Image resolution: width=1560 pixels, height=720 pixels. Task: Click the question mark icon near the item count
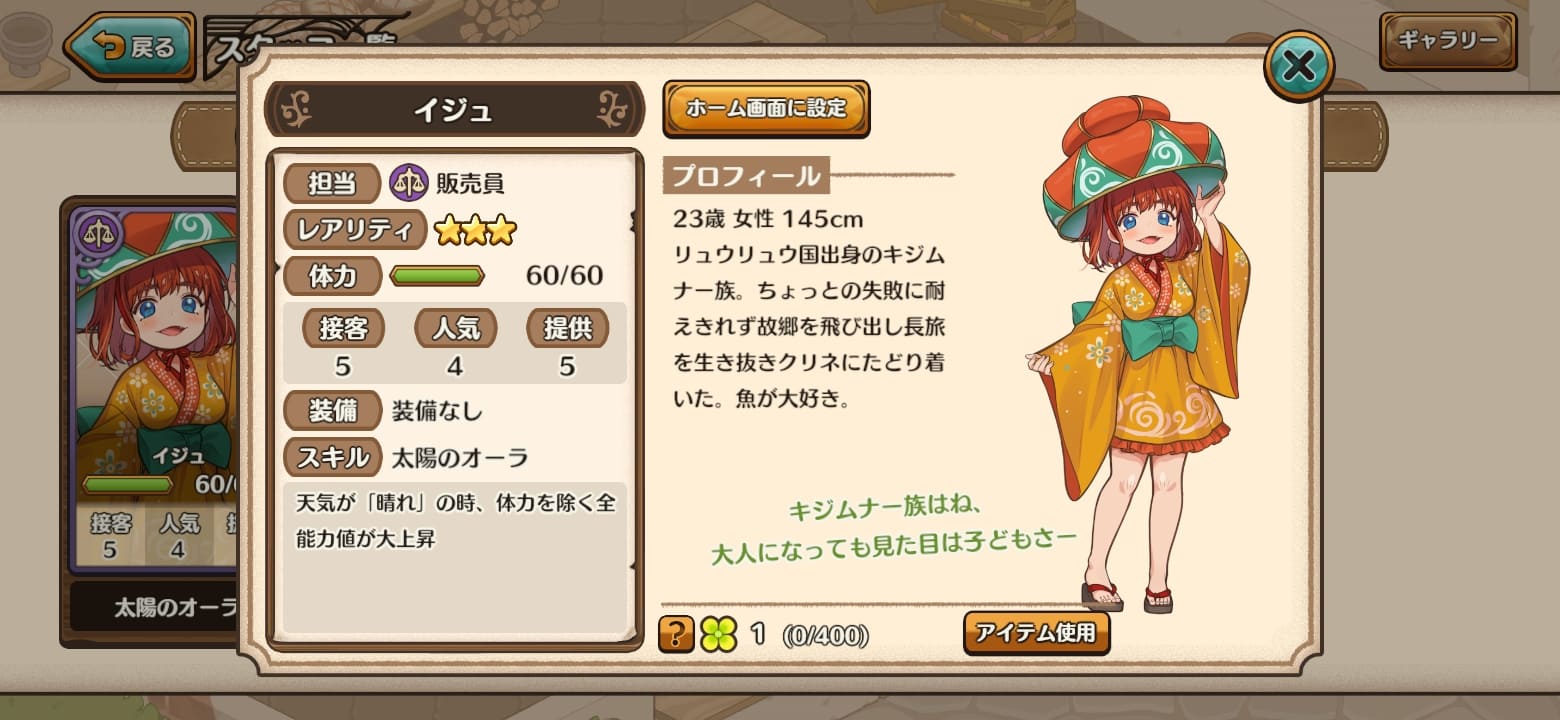(679, 633)
